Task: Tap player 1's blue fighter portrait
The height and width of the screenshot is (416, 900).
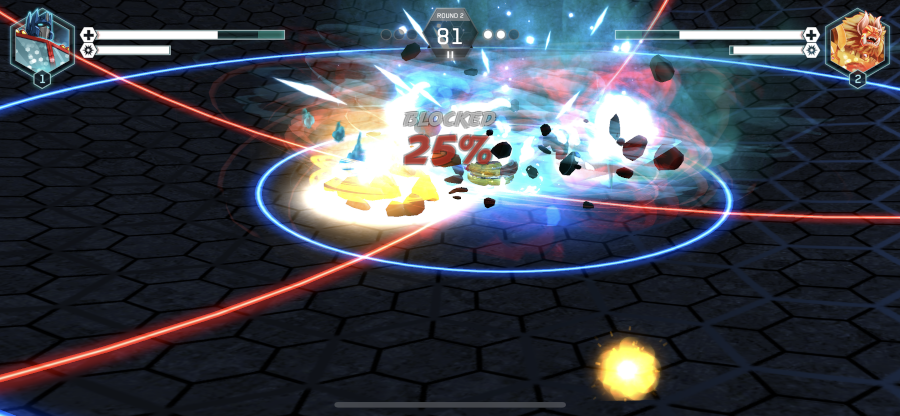Action: coord(42,42)
